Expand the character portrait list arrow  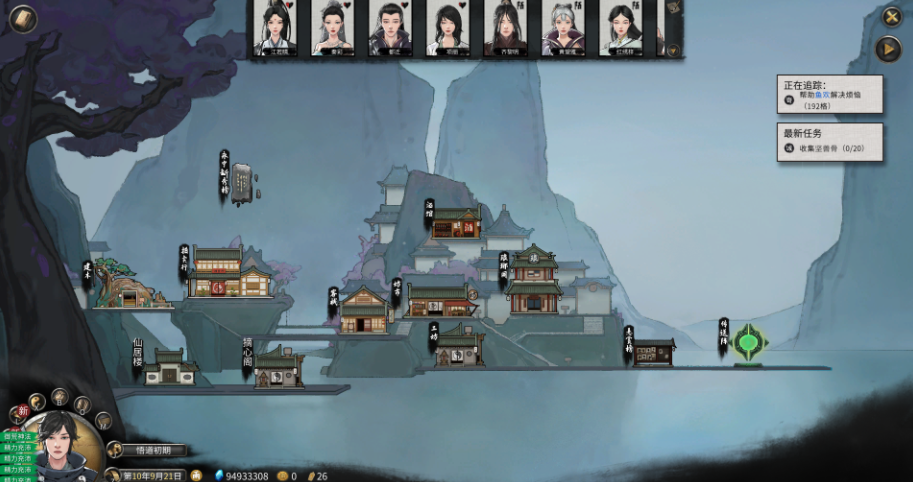click(673, 47)
